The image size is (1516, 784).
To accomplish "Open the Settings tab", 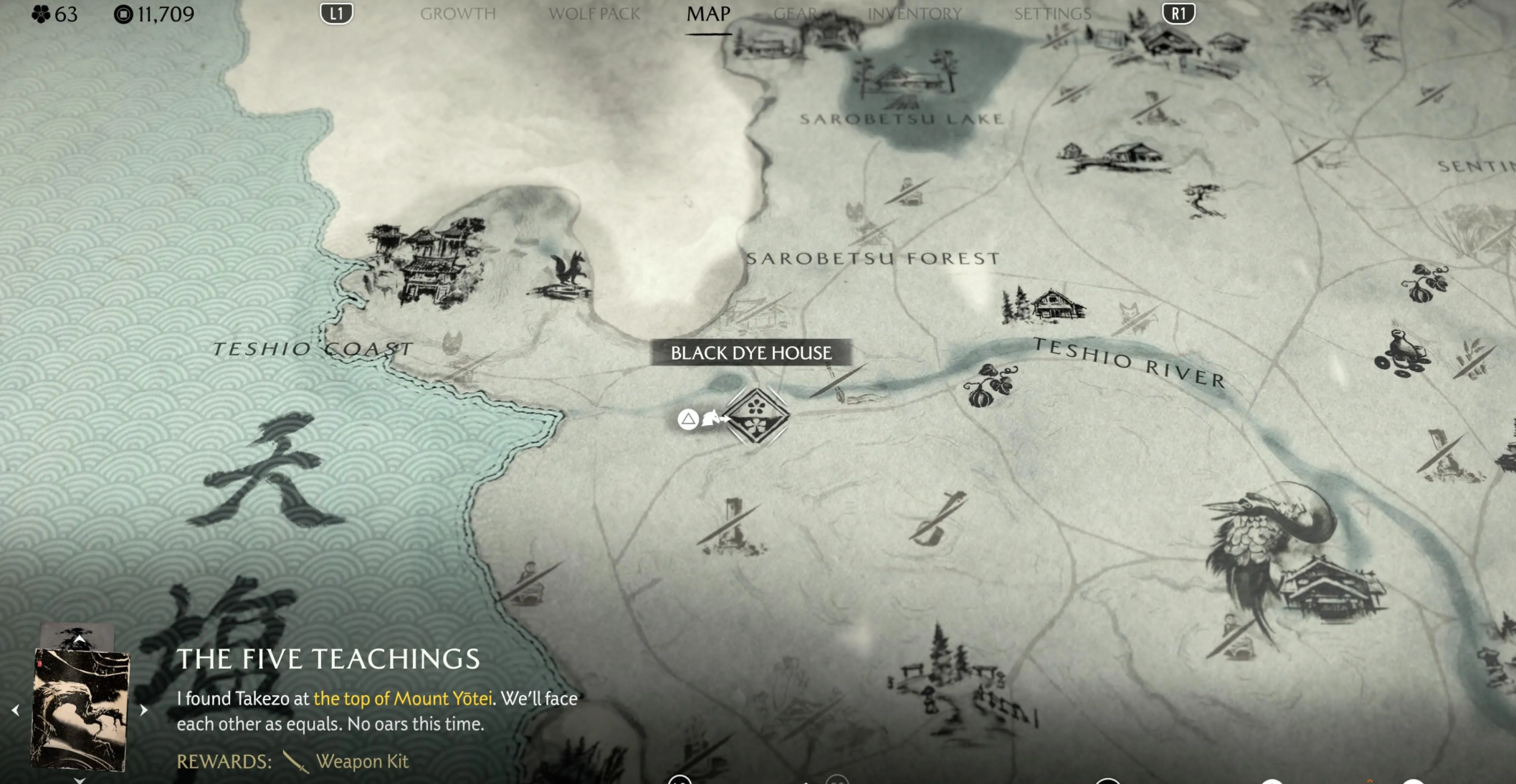I will [1052, 14].
